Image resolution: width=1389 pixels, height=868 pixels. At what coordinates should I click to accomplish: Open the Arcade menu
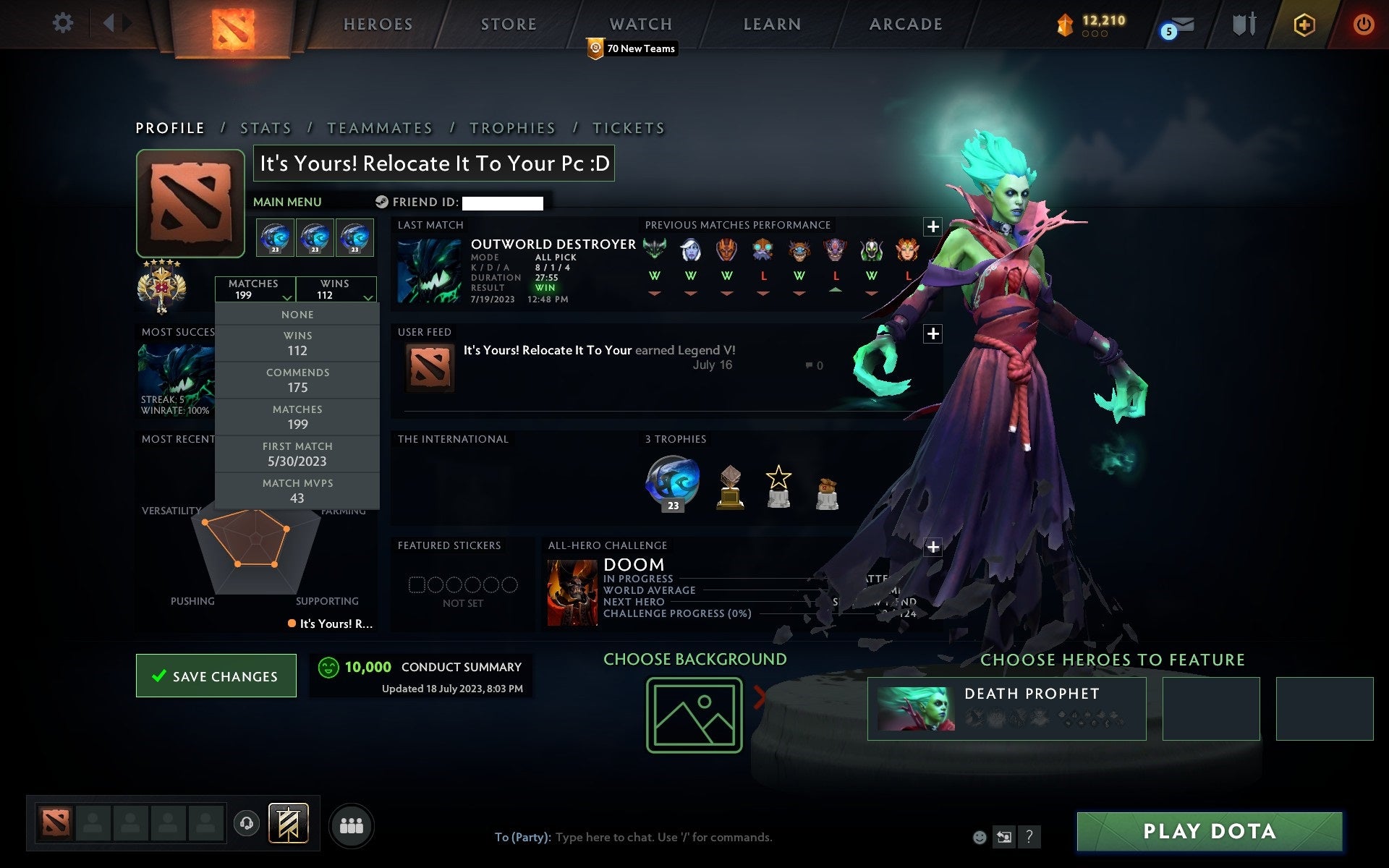tap(905, 24)
